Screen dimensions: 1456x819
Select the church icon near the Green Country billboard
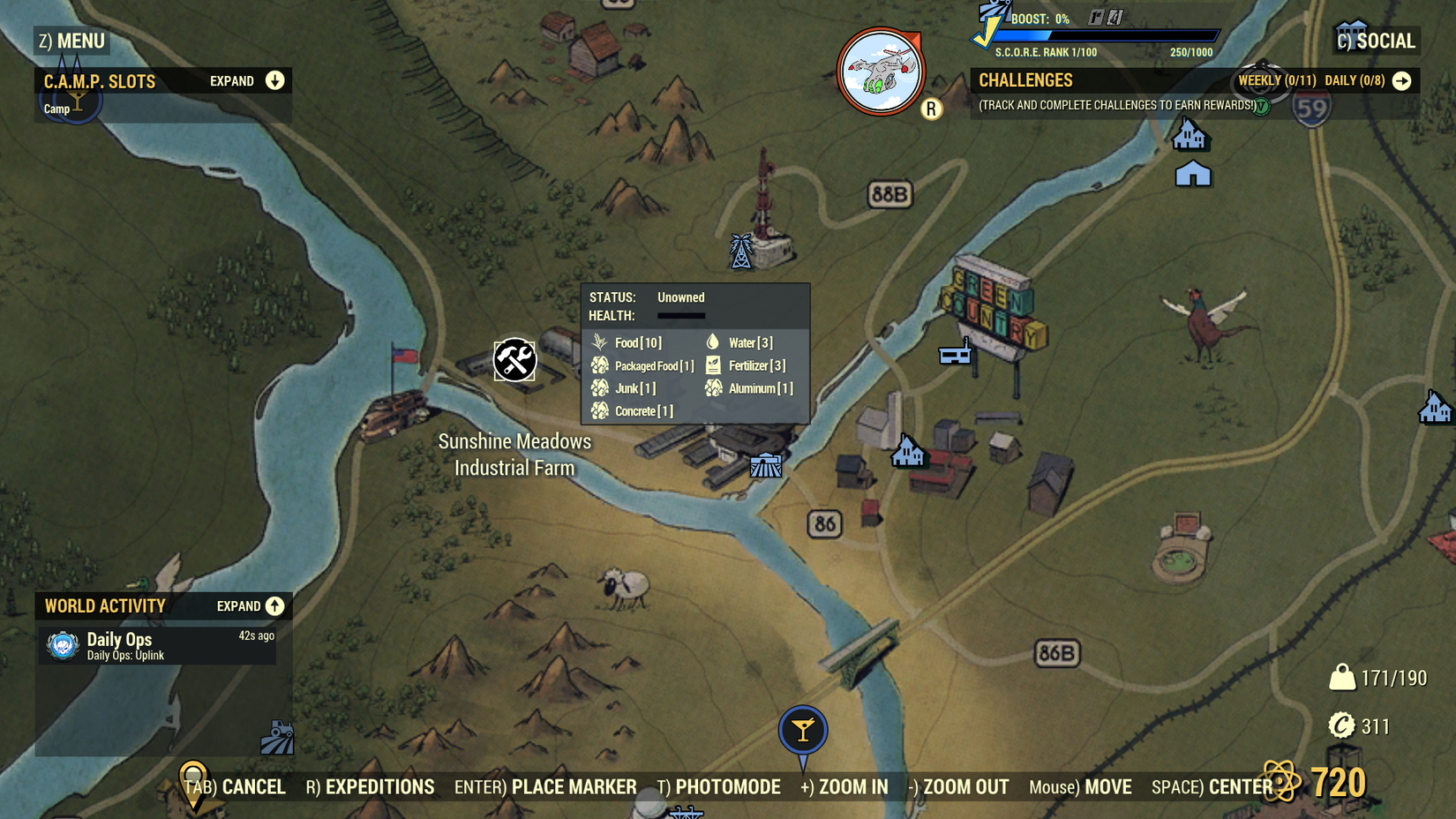coord(909,450)
